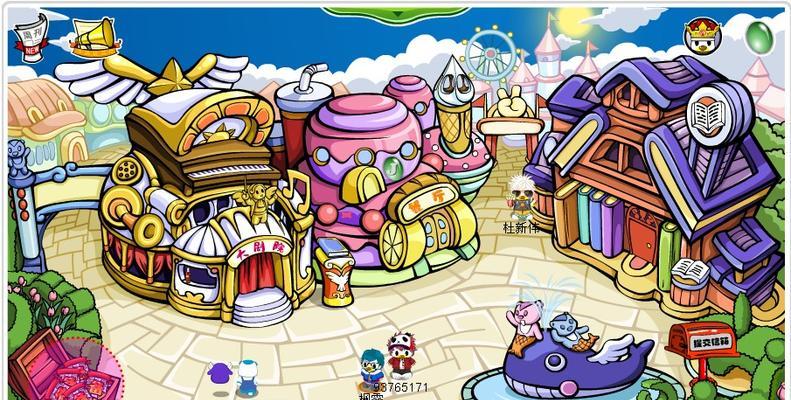Click the golden megaphone announcement icon
This screenshot has height=400, width=791.
[x=95, y=38]
